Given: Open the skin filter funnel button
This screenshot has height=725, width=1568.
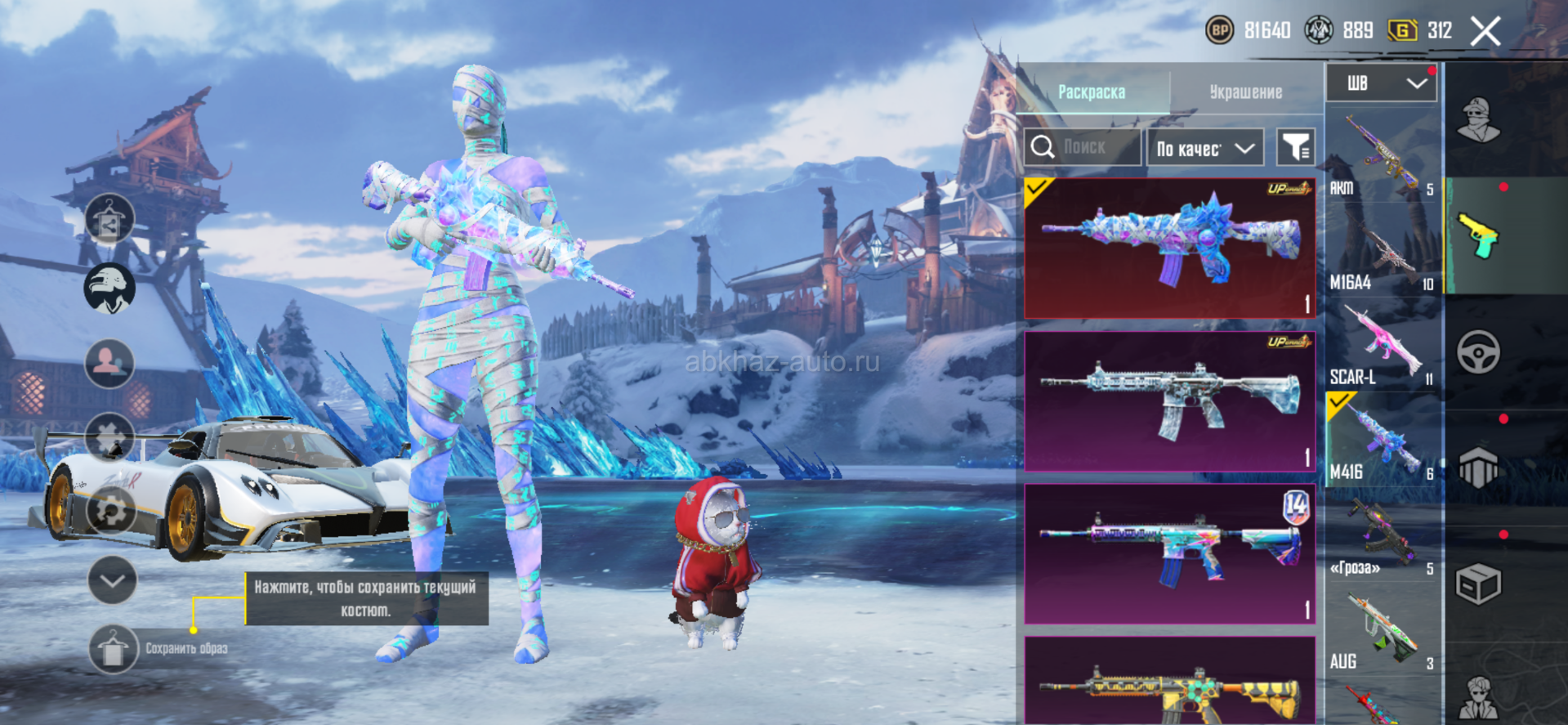Looking at the screenshot, I should tap(1295, 147).
